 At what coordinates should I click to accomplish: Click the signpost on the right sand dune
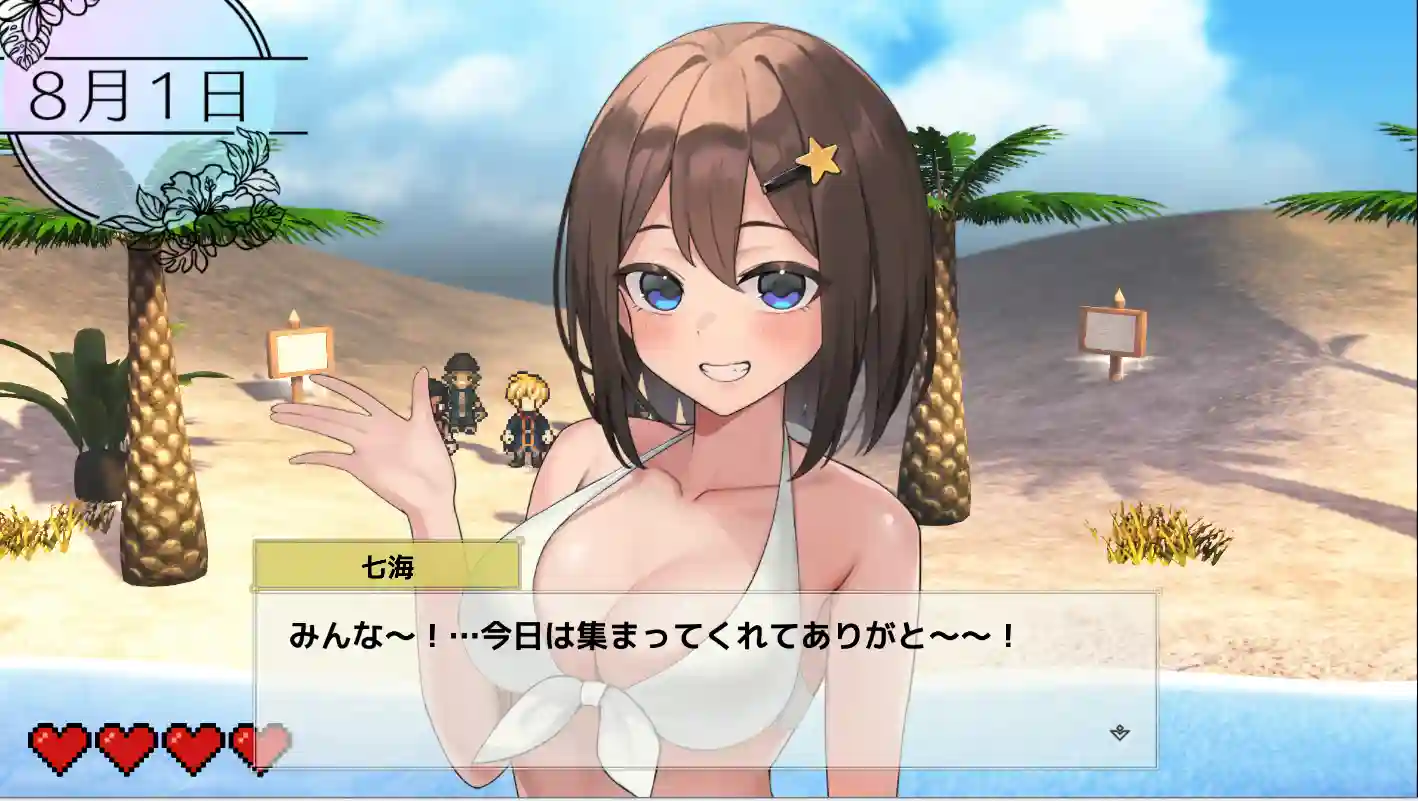point(1113,330)
